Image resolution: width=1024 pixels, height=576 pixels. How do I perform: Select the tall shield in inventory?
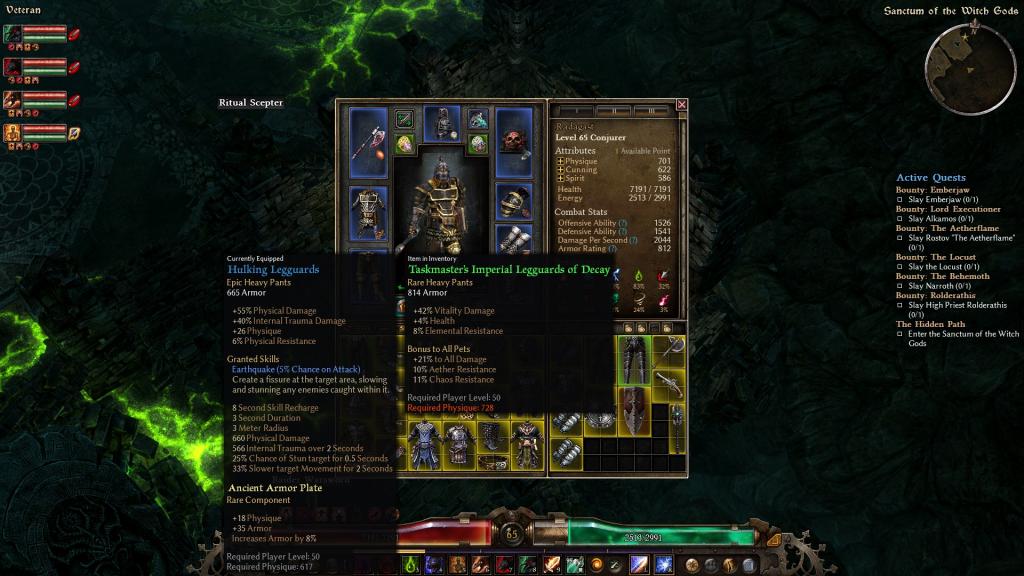pos(633,410)
